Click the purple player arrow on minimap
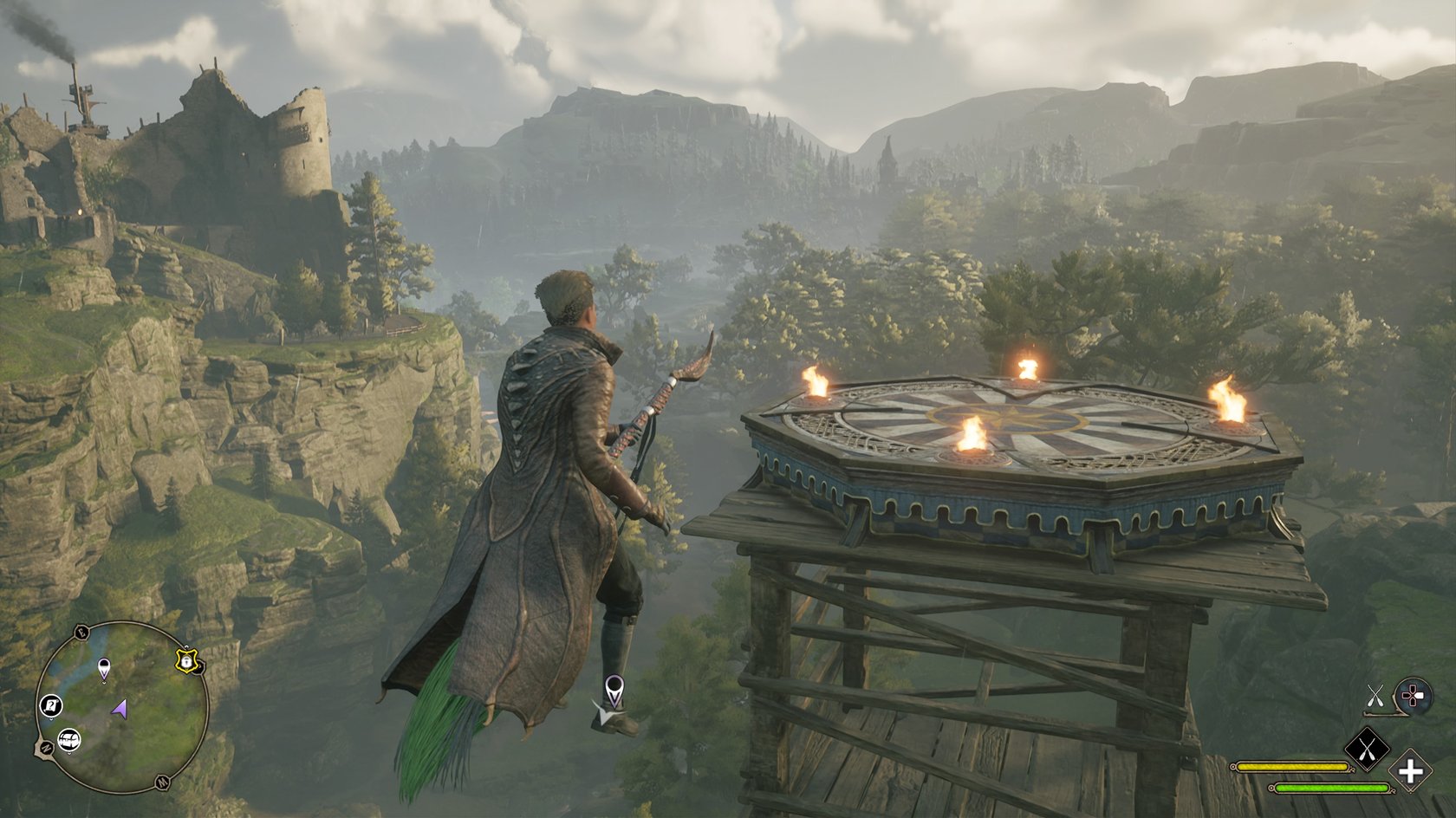Viewport: 1456px width, 818px height. click(x=120, y=710)
